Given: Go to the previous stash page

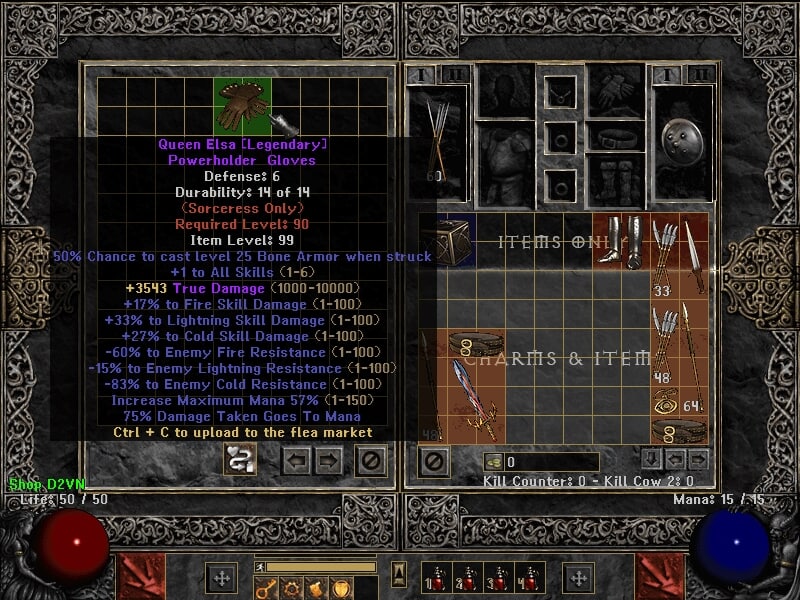Looking at the screenshot, I should click(x=297, y=461).
